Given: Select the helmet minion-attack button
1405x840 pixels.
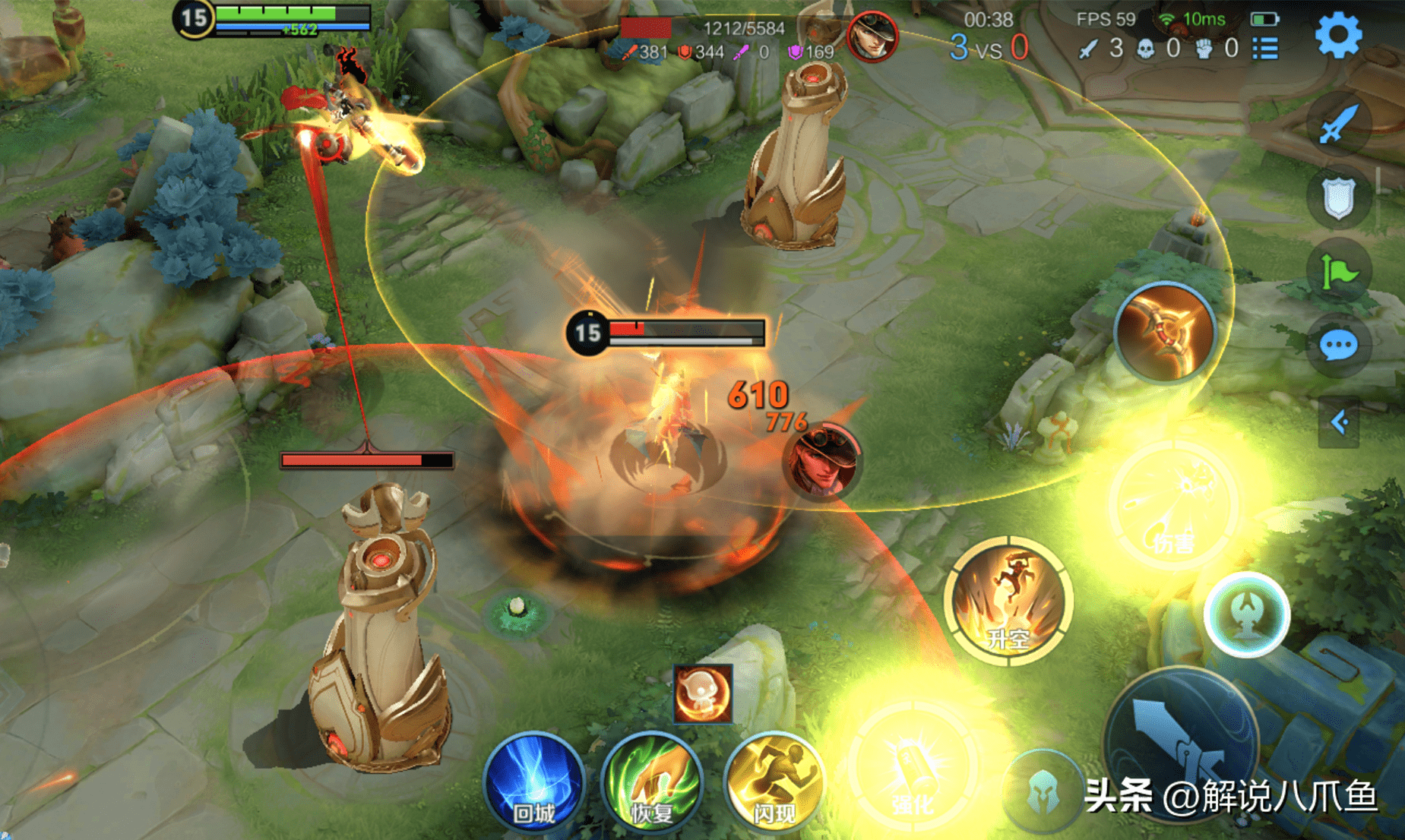Looking at the screenshot, I should point(1043,791).
